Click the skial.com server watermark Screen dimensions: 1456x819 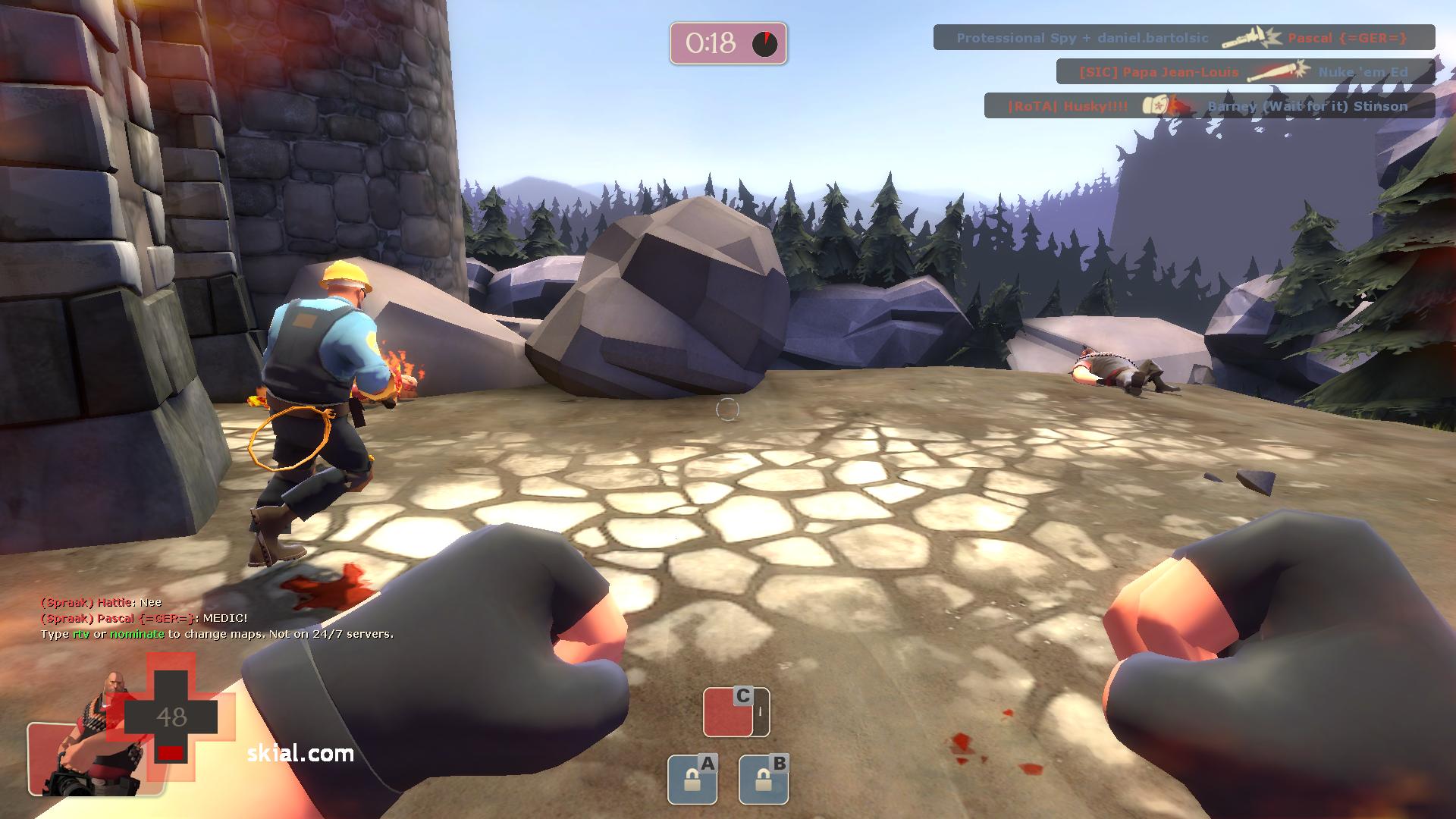tap(300, 753)
